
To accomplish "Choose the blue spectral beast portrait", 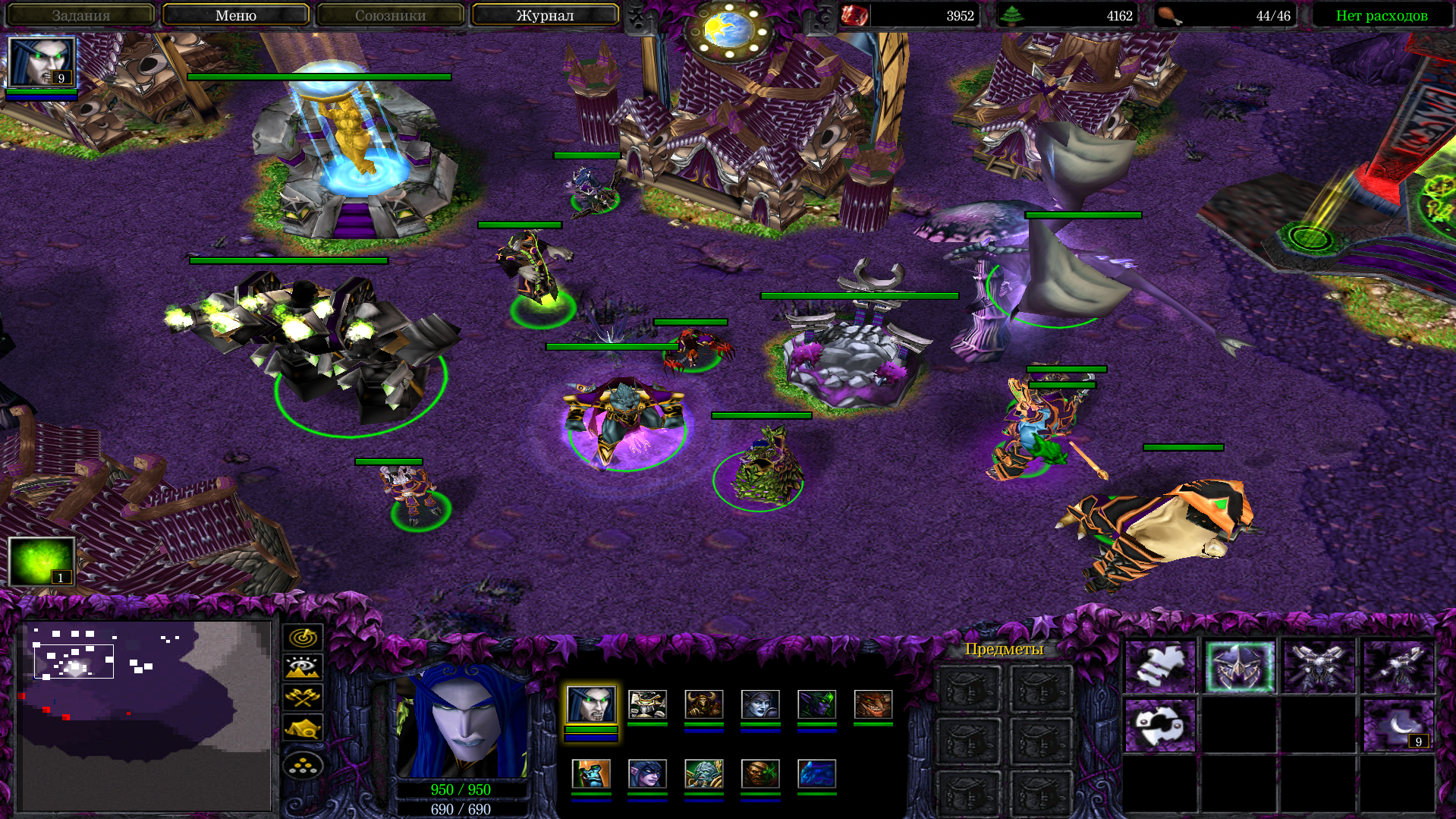I will (x=816, y=774).
